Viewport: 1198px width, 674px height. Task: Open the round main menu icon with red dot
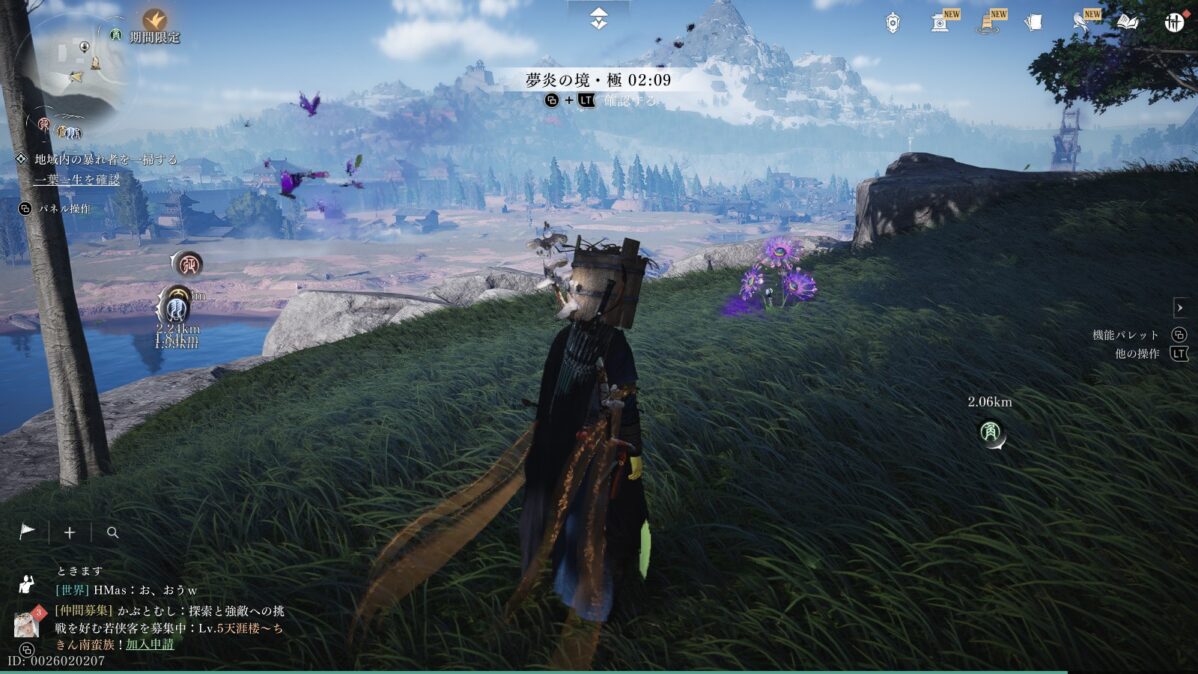pos(1174,22)
